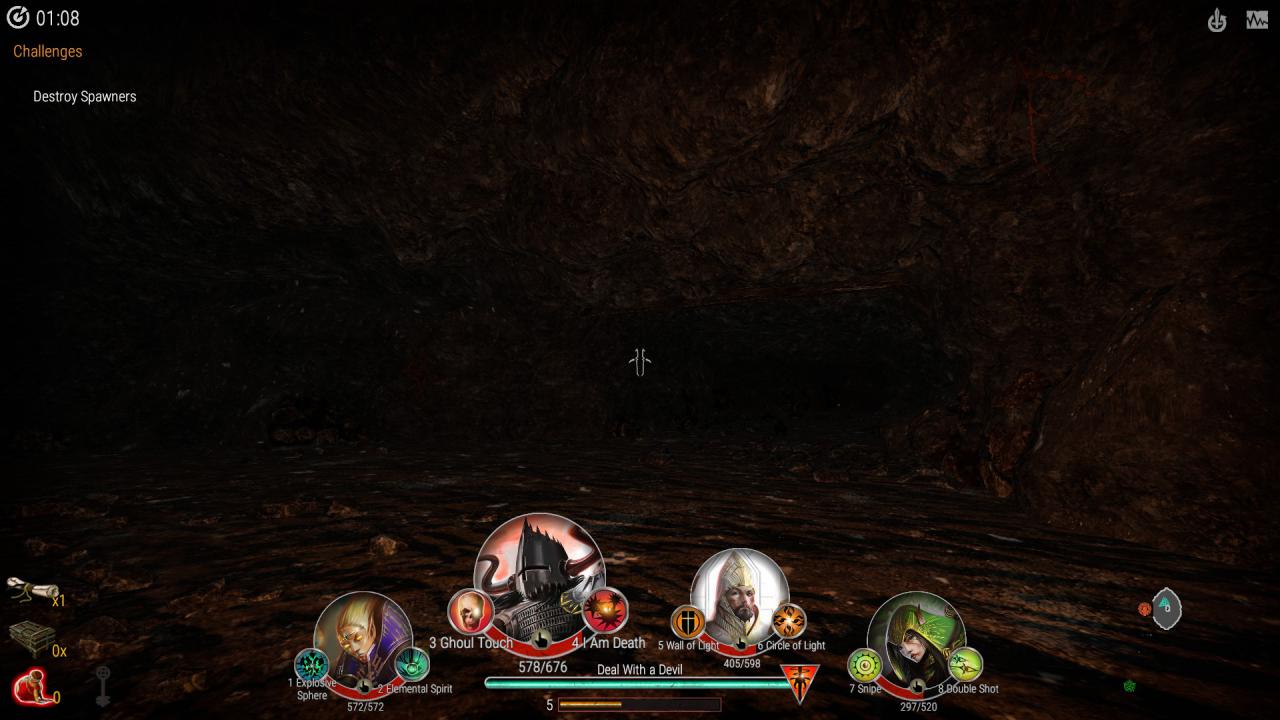Select the black-helmed knight portrait
The height and width of the screenshot is (720, 1280).
pyautogui.click(x=538, y=575)
